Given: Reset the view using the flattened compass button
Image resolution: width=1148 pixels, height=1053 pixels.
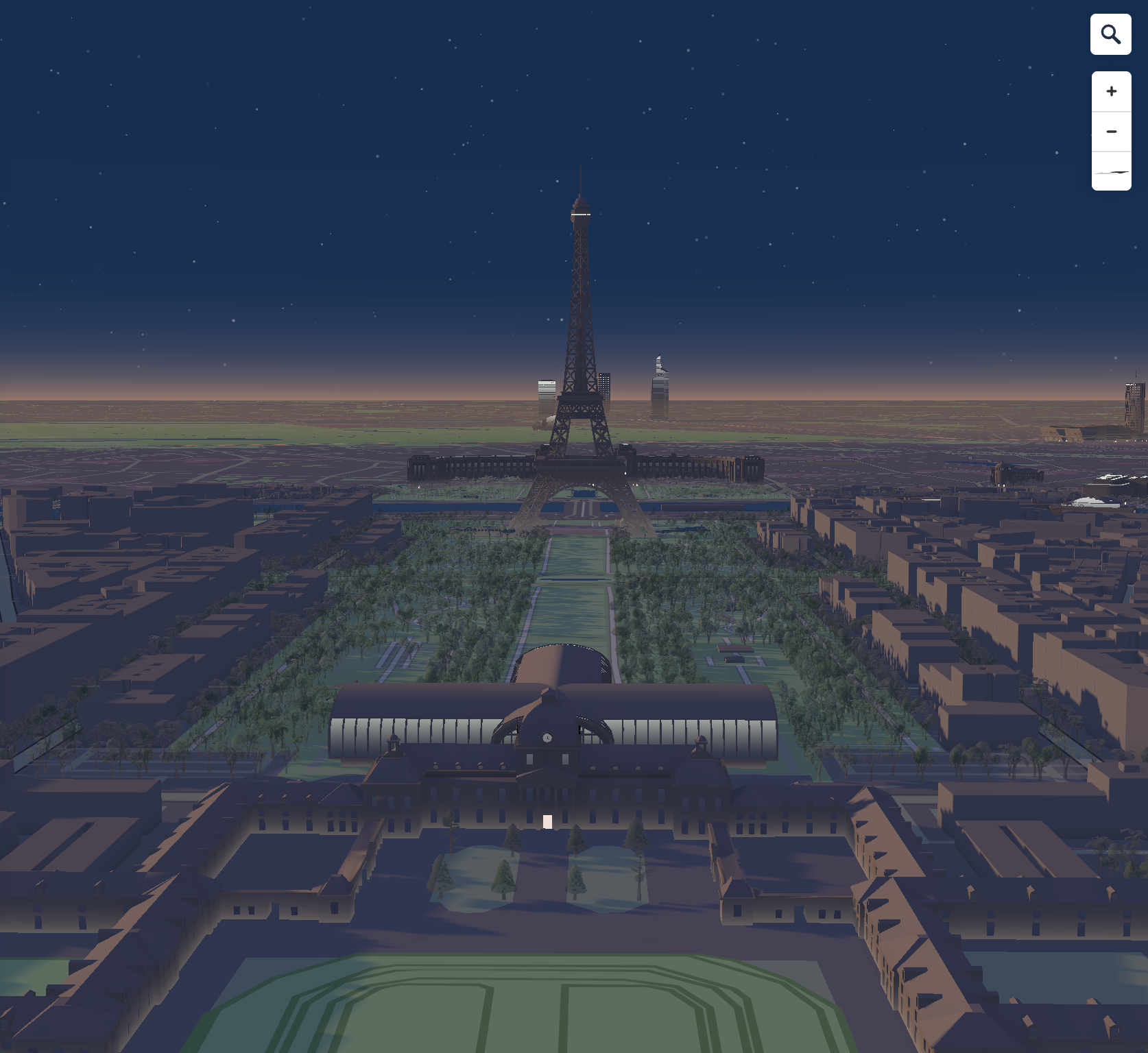Looking at the screenshot, I should click(x=1111, y=171).
